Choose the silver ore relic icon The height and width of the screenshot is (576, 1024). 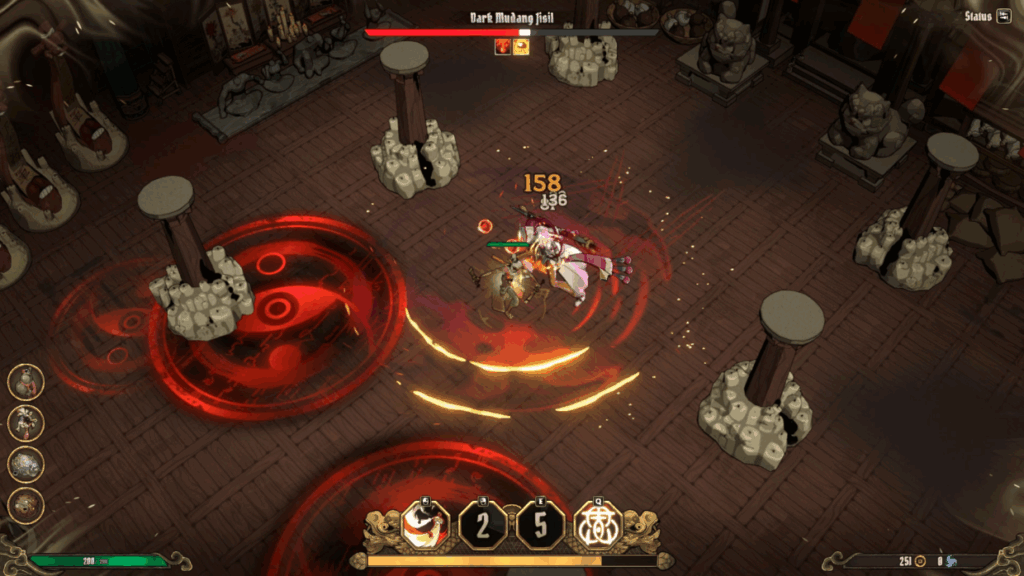pos(26,465)
